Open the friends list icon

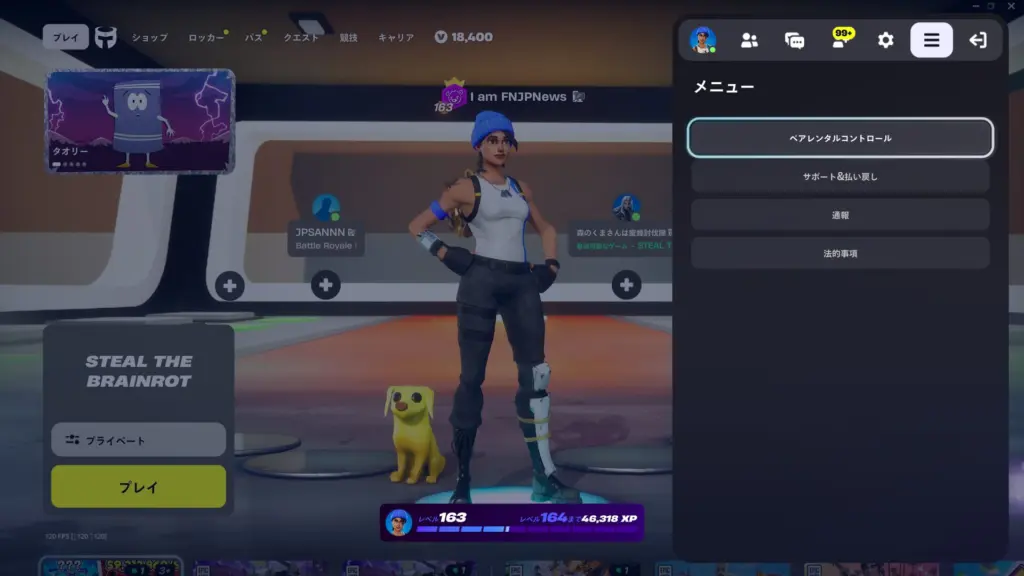click(x=749, y=40)
